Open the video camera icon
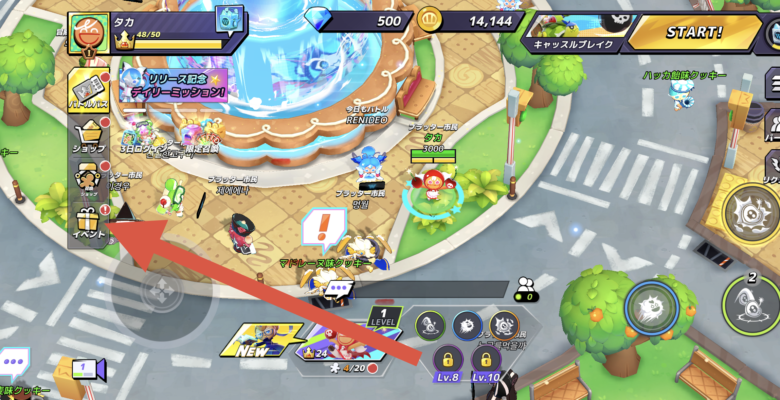 [x=83, y=369]
